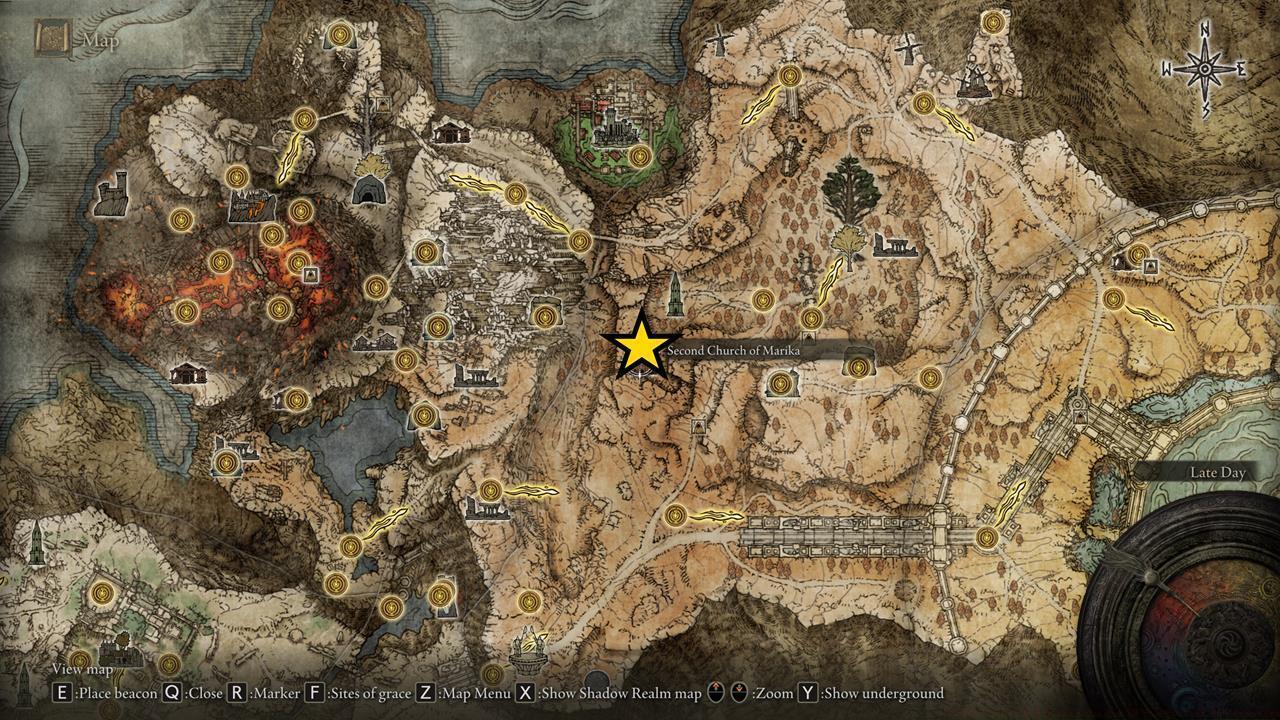Click the tall tower icon near the map center
The image size is (1280, 720).
[x=676, y=296]
